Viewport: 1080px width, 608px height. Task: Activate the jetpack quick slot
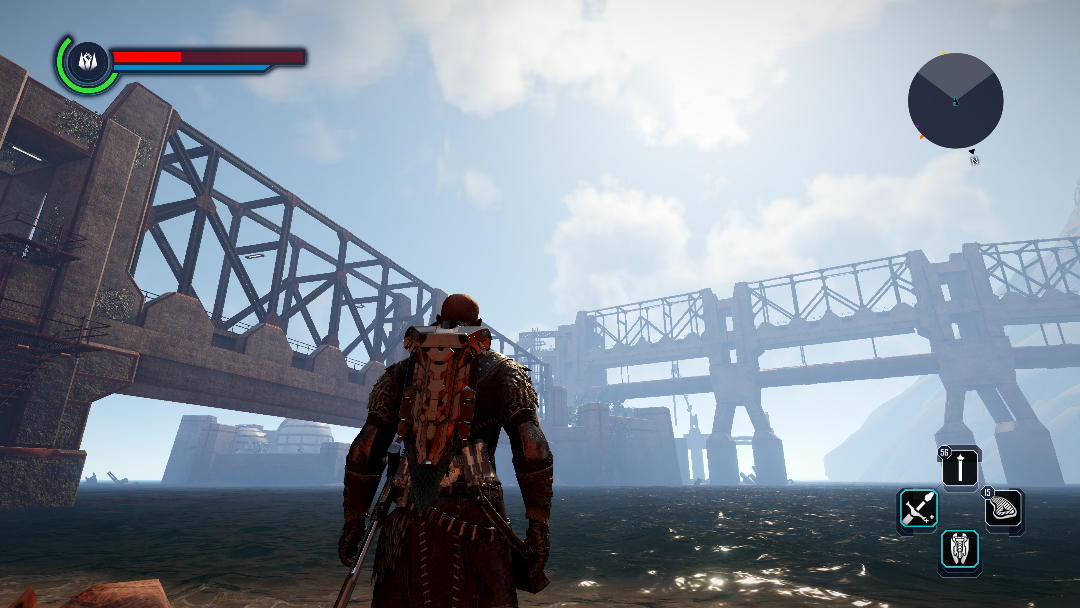point(960,551)
